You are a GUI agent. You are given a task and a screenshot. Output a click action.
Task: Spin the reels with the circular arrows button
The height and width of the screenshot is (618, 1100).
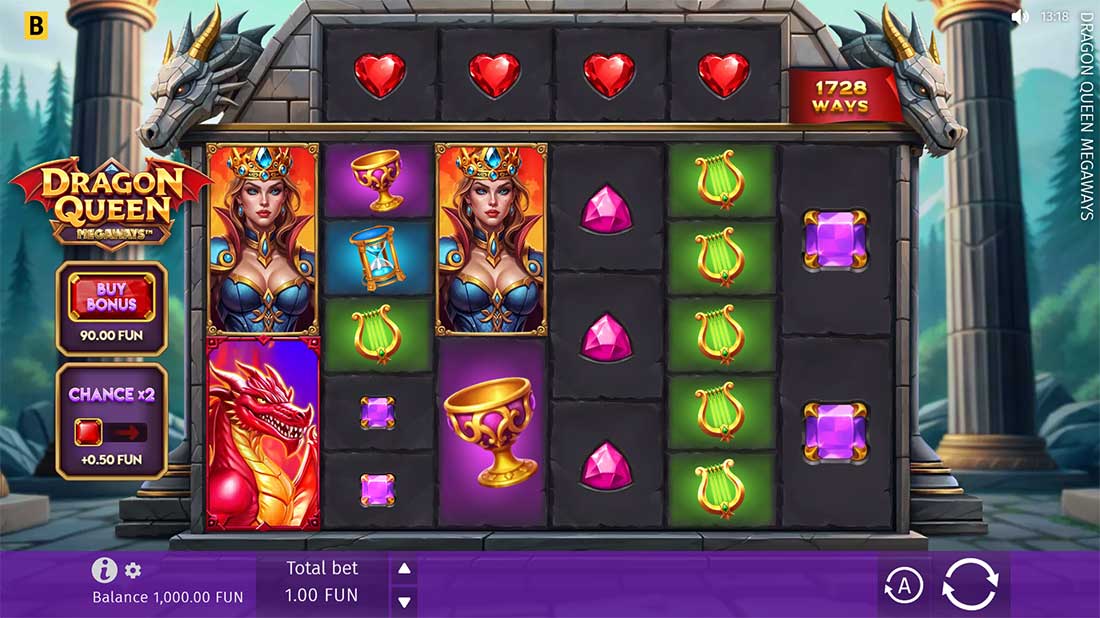(970, 584)
